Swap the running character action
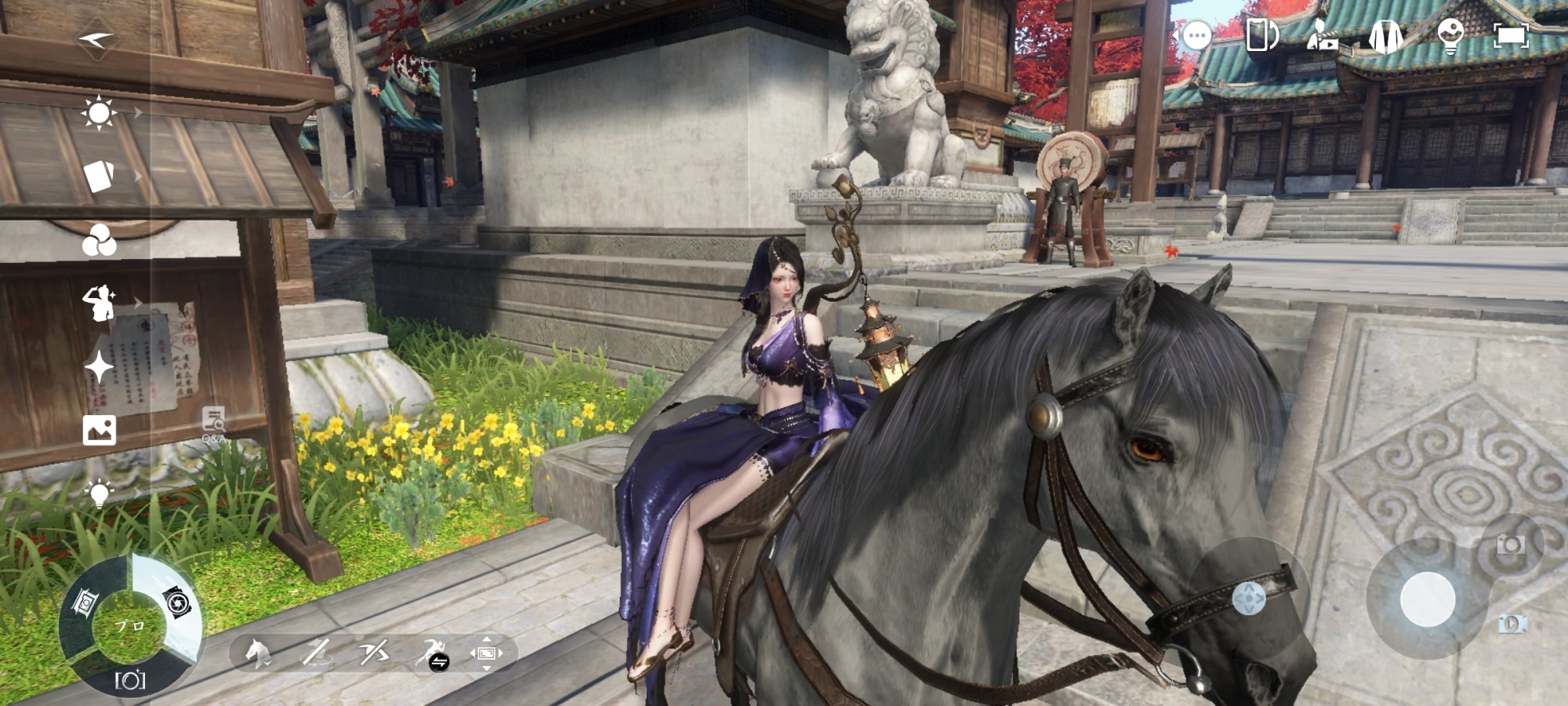Screen dimensions: 1568x706 432,654
